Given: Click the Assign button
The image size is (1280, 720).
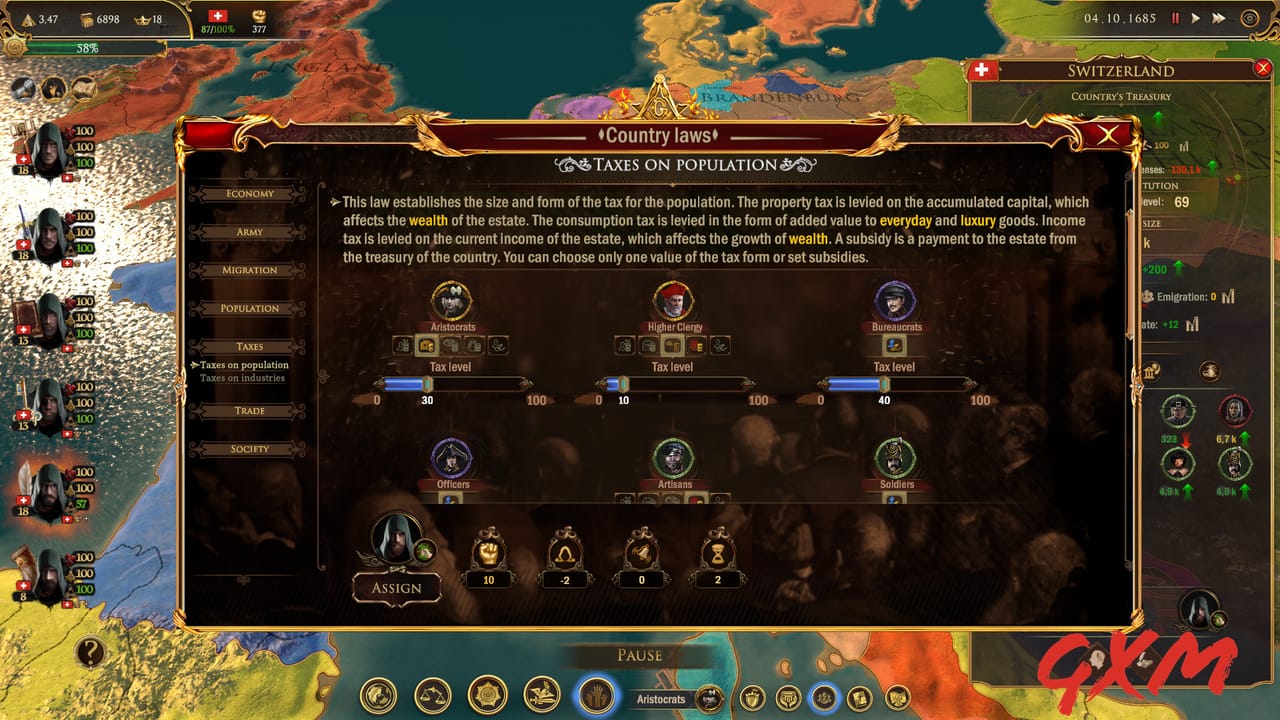Looking at the screenshot, I should point(397,588).
